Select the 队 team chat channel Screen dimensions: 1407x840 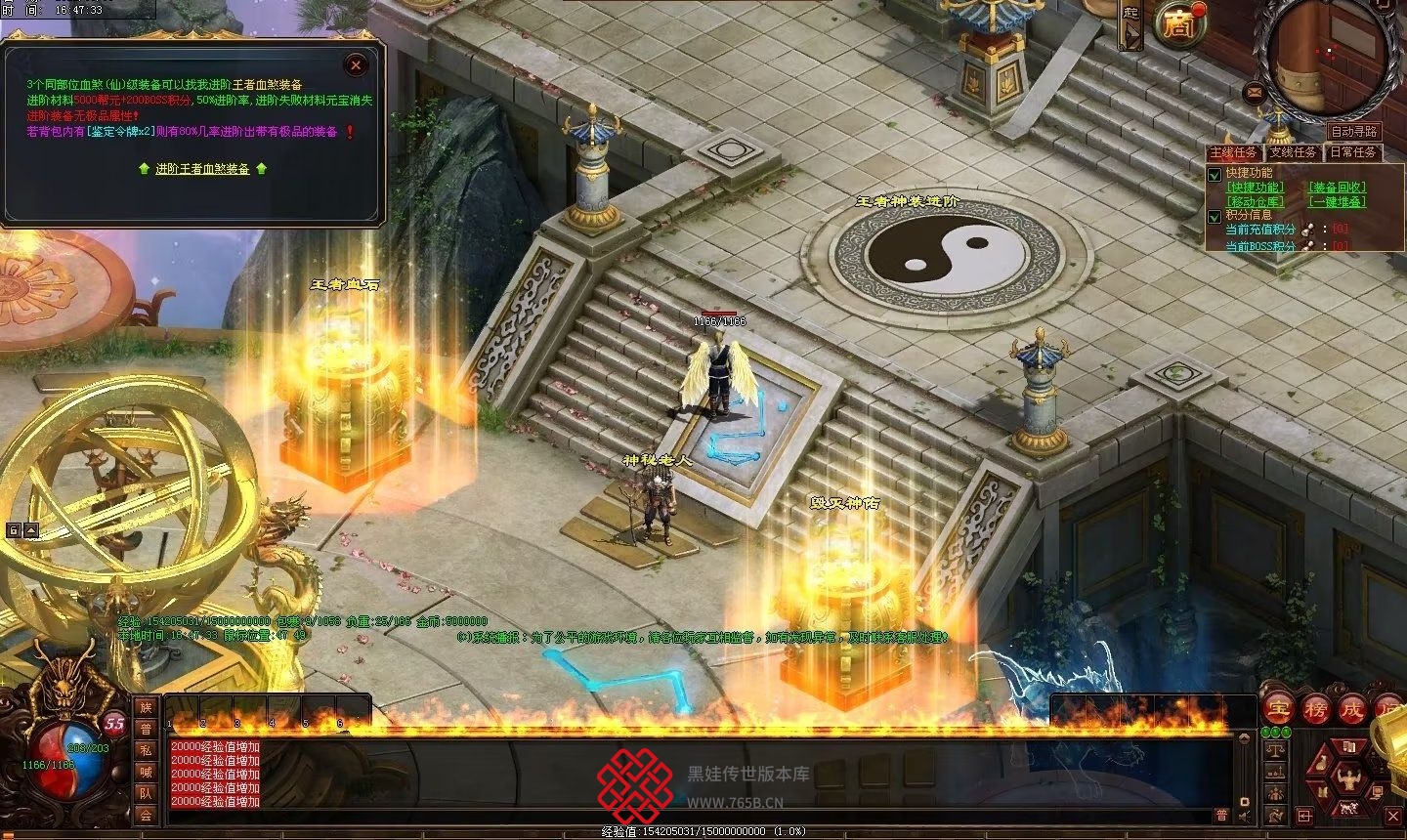click(146, 794)
